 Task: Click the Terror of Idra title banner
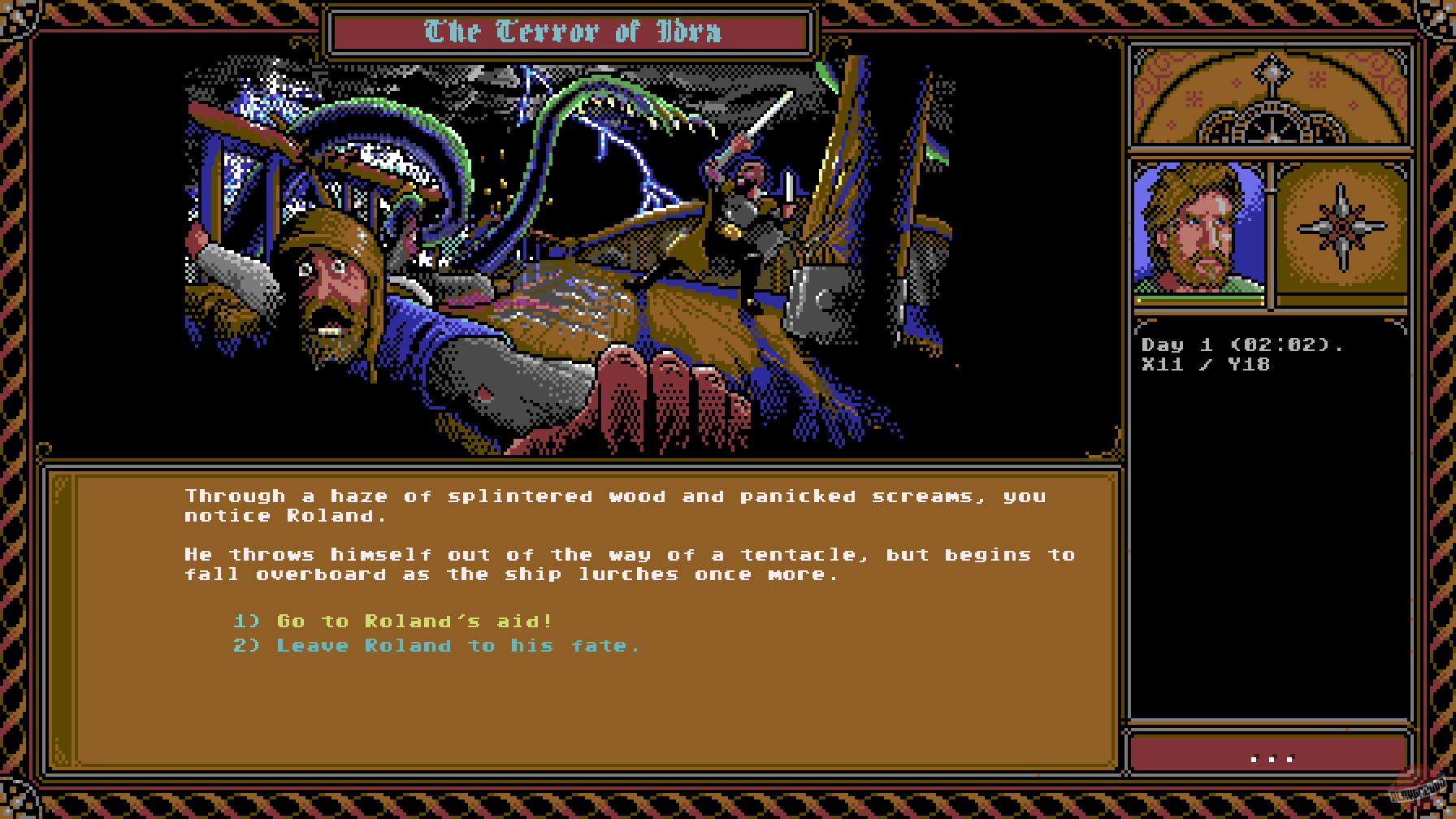pos(569,32)
